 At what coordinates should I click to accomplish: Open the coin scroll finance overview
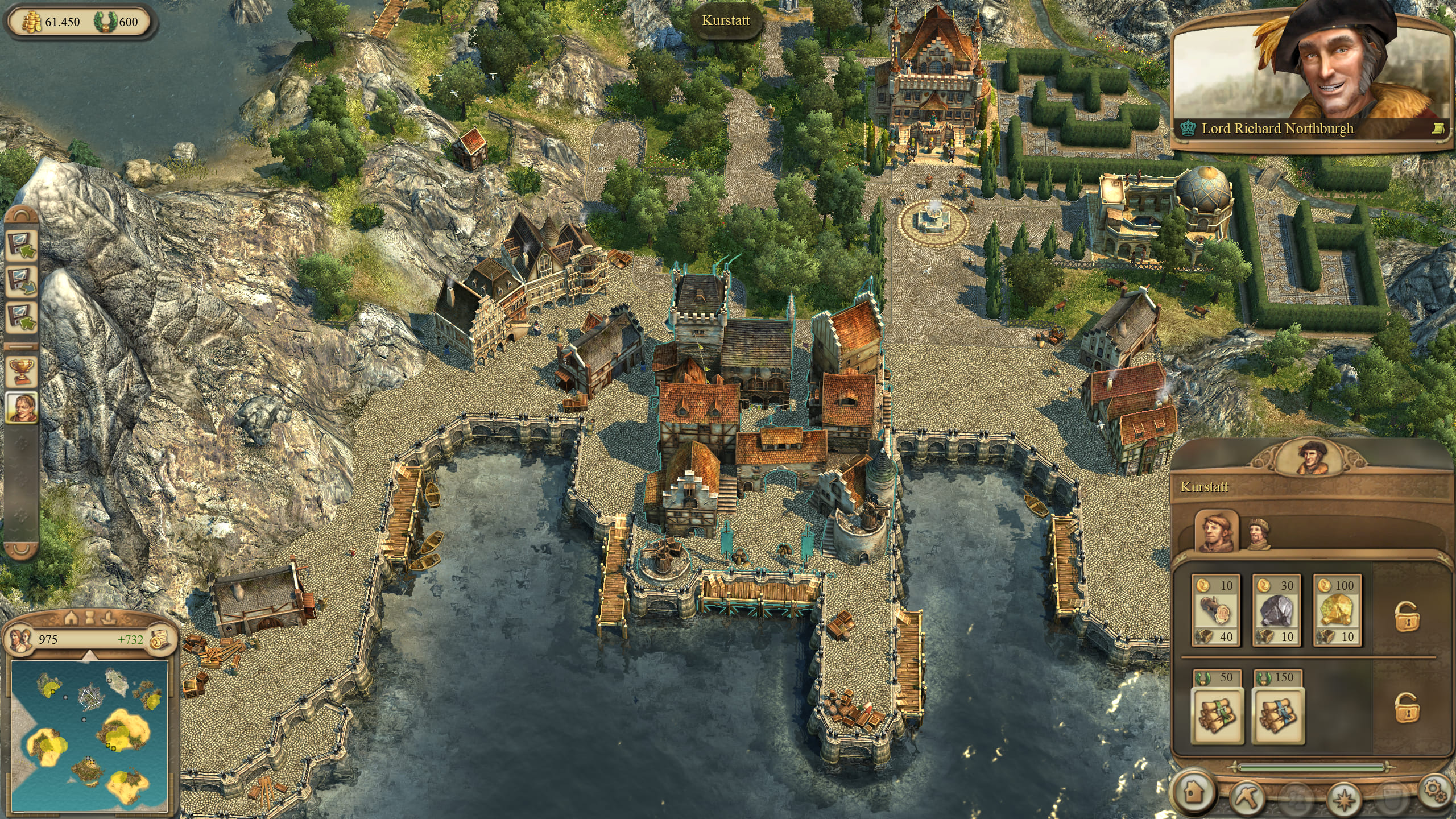coord(160,639)
